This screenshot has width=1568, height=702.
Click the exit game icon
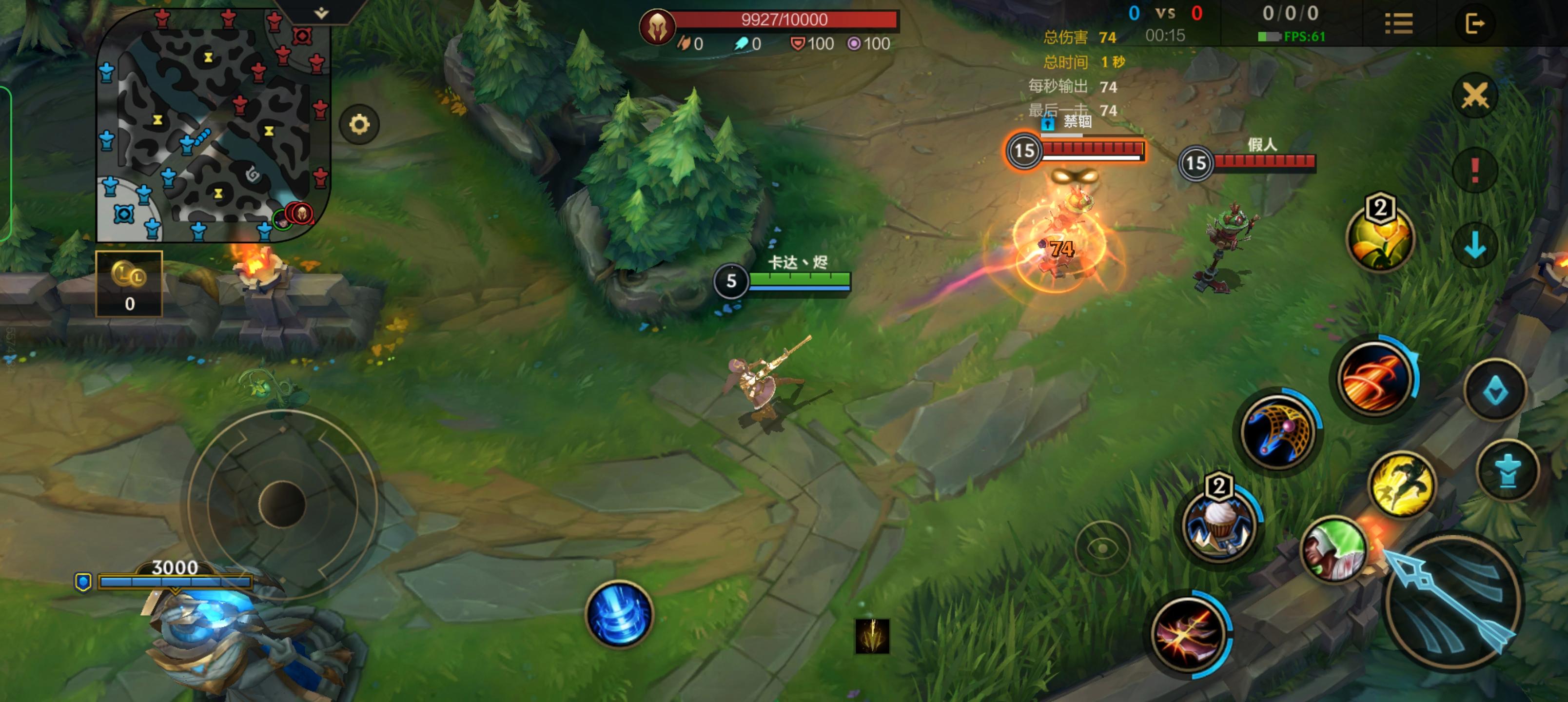[1474, 24]
